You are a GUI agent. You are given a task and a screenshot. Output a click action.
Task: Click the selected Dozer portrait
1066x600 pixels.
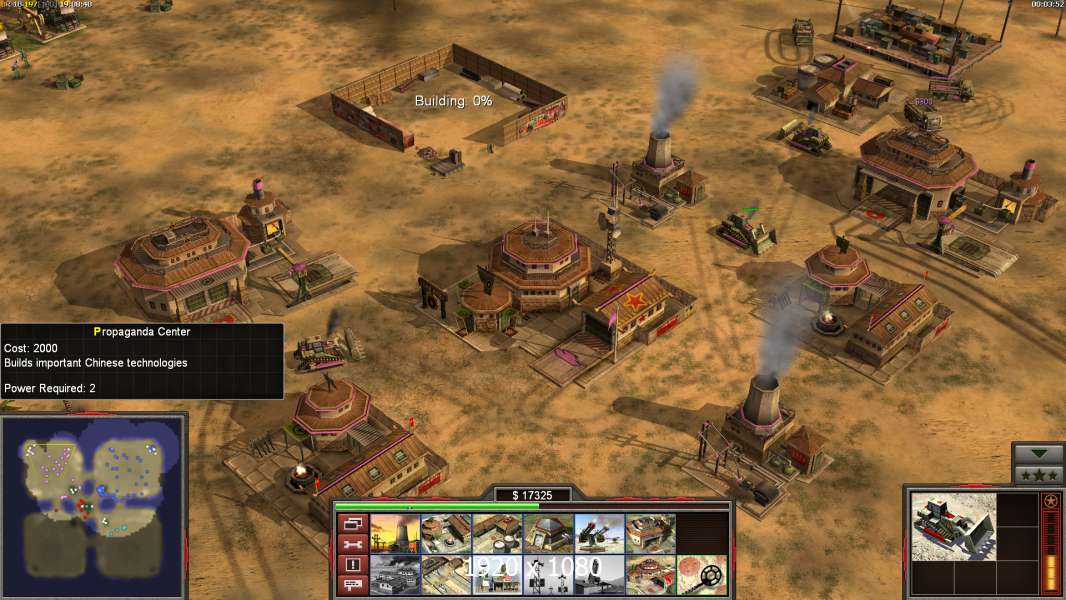point(954,526)
